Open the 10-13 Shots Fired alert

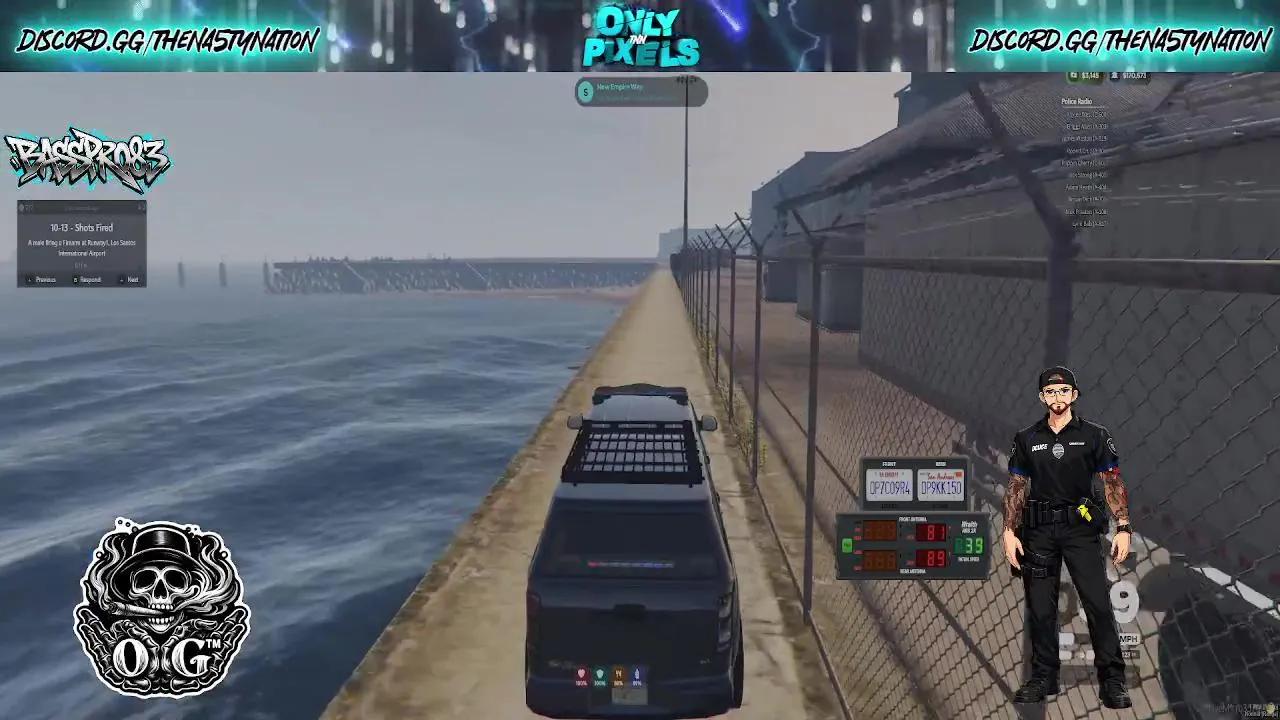click(x=82, y=228)
